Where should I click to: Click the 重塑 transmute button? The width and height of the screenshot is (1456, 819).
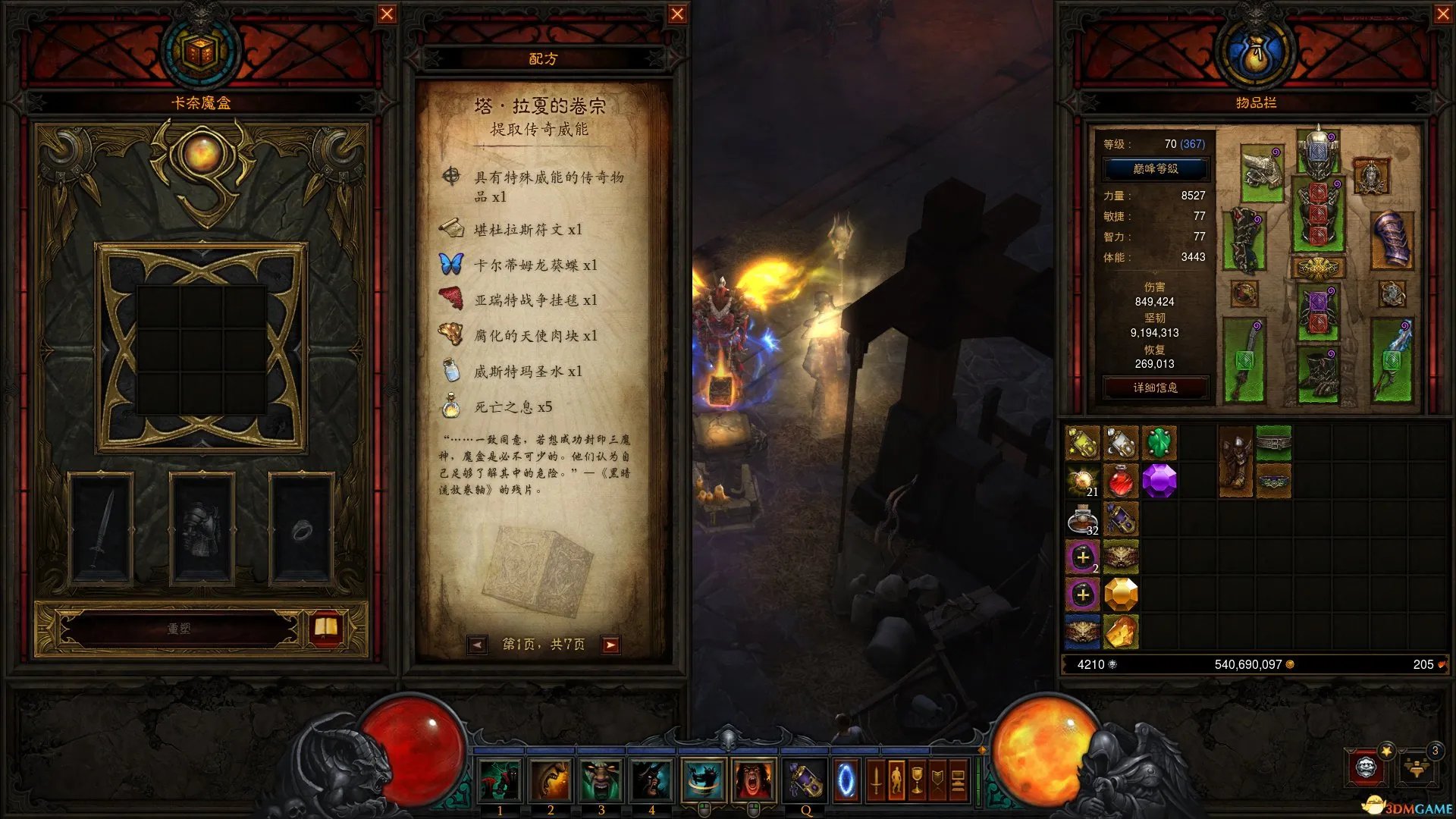(x=179, y=629)
